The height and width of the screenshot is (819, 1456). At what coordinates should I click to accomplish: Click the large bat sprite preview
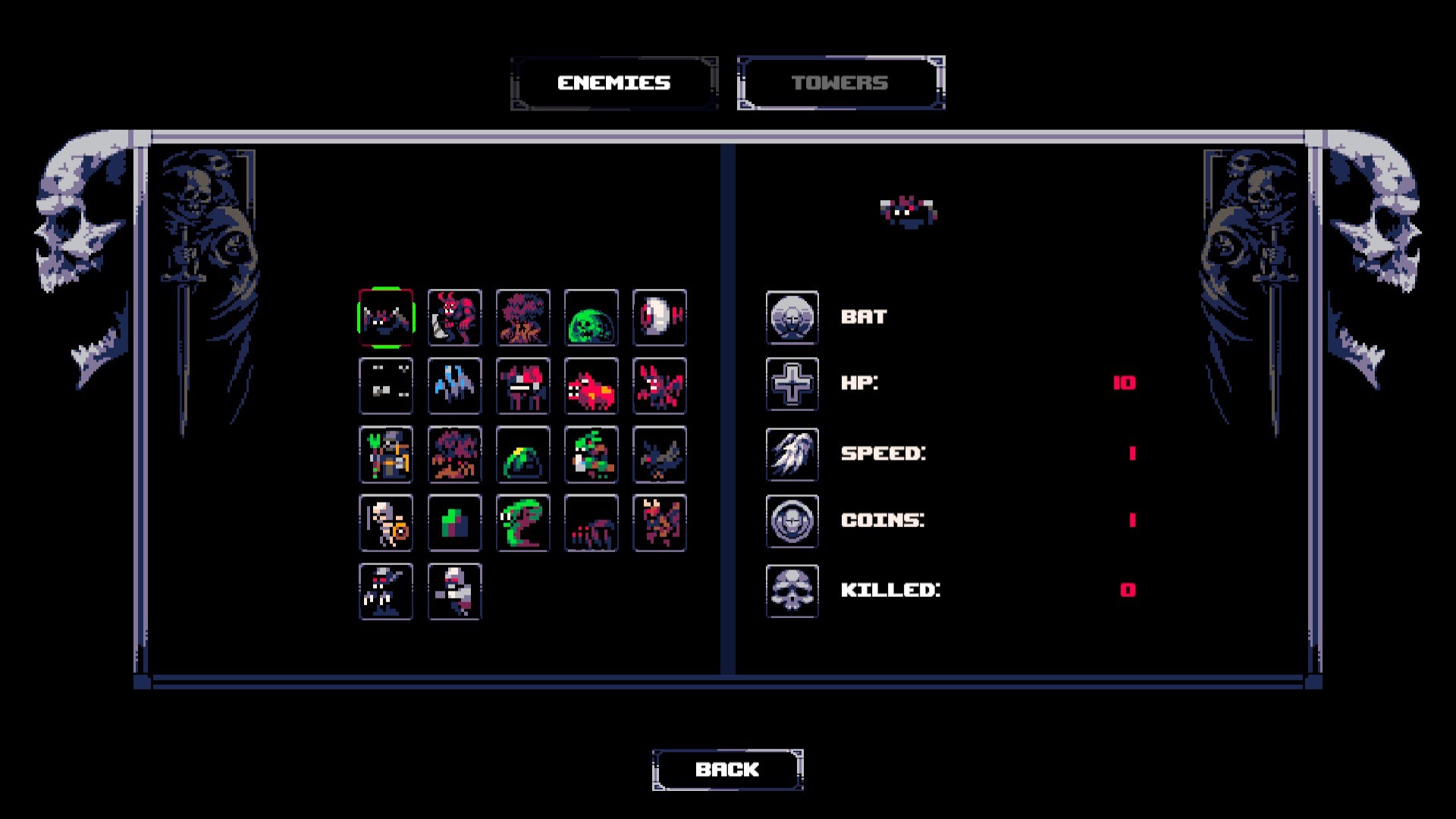click(909, 211)
